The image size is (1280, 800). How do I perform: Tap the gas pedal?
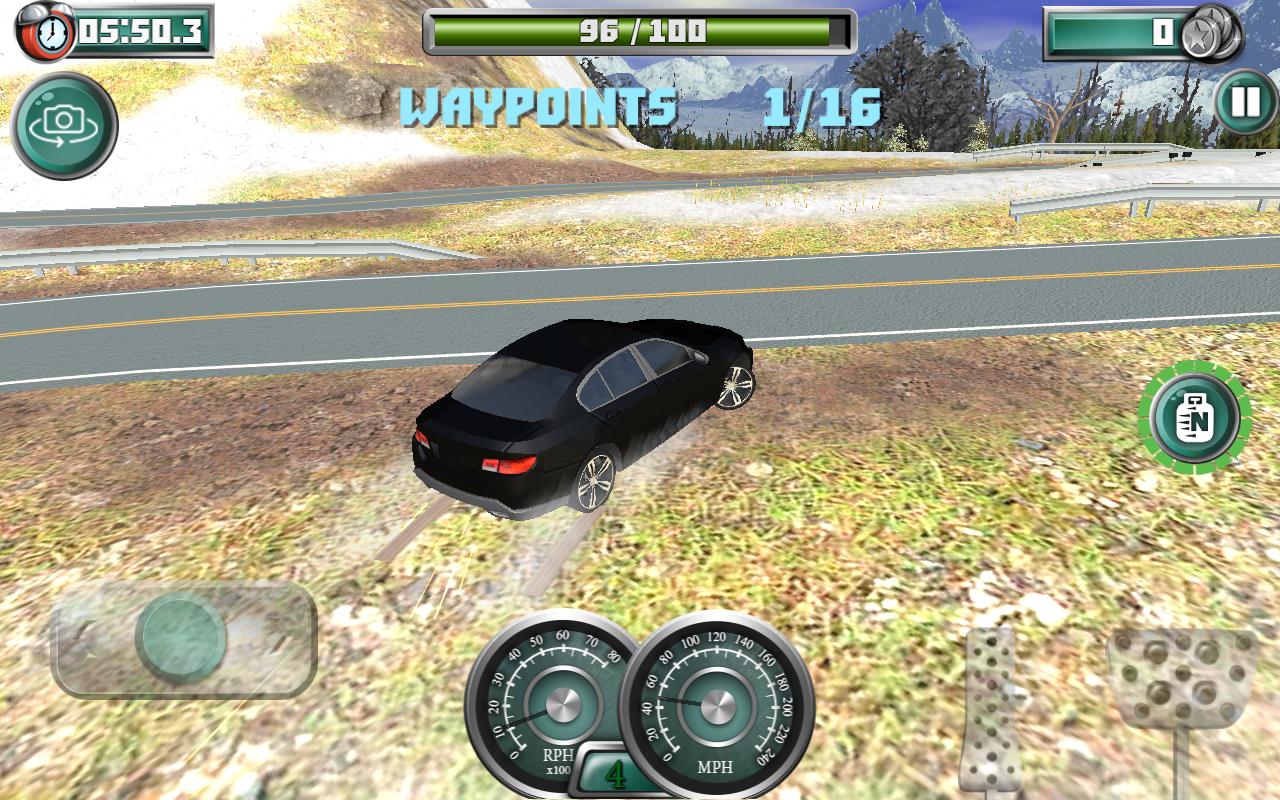1182,678
